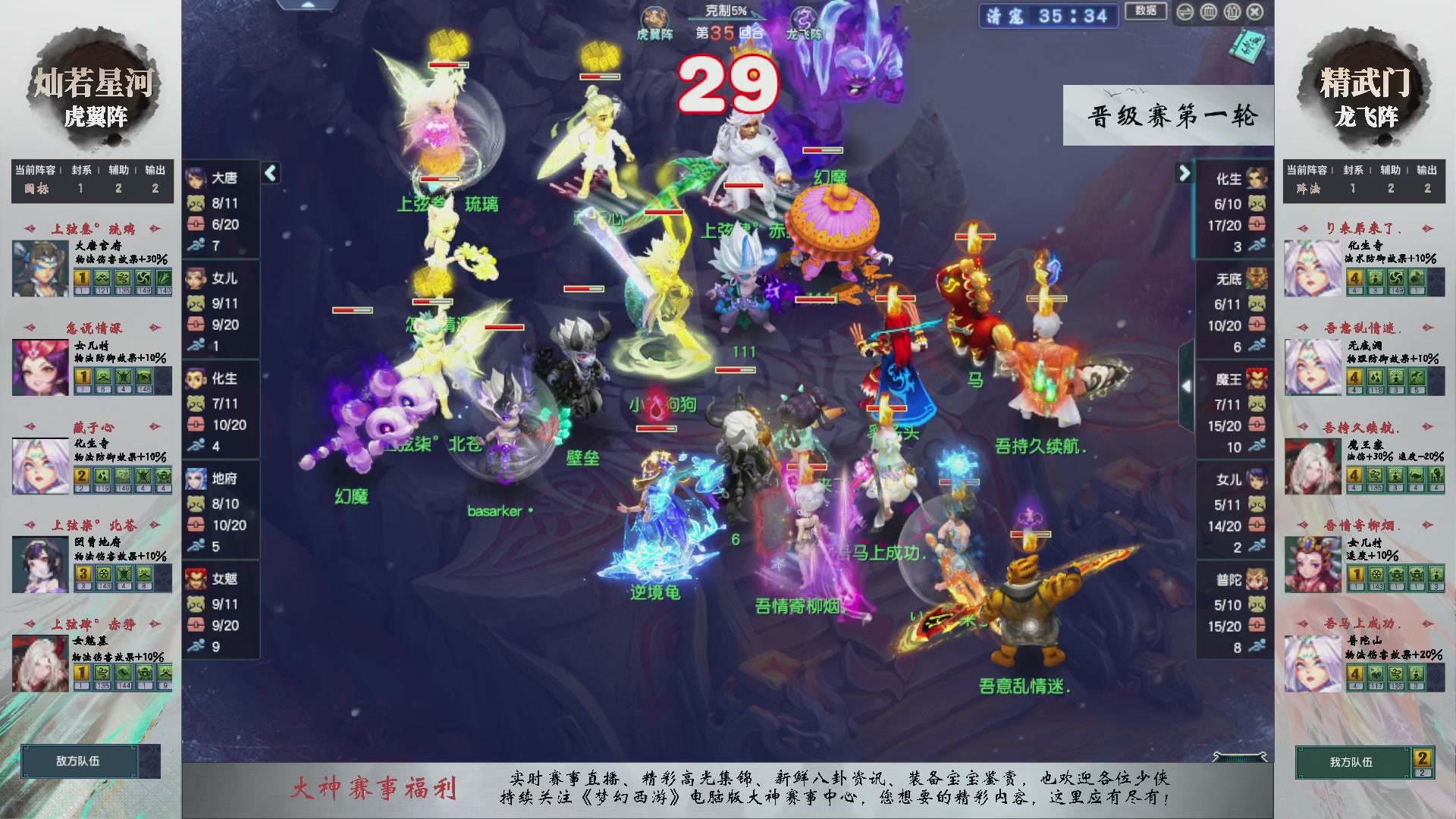Click the summon beast icon showing 9/11 under 女儿
1456x819 pixels.
pyautogui.click(x=196, y=301)
